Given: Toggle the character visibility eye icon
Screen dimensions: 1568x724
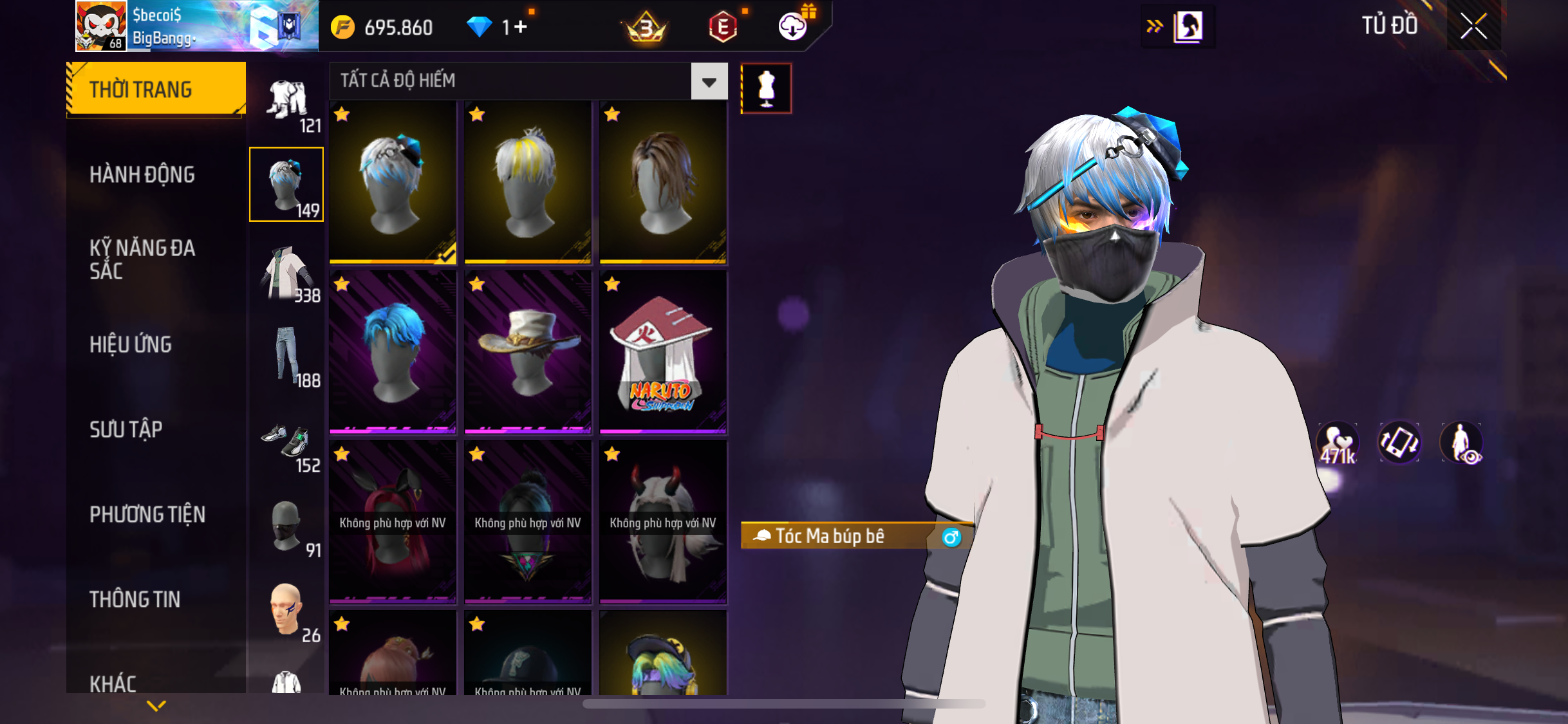Looking at the screenshot, I should (1462, 443).
